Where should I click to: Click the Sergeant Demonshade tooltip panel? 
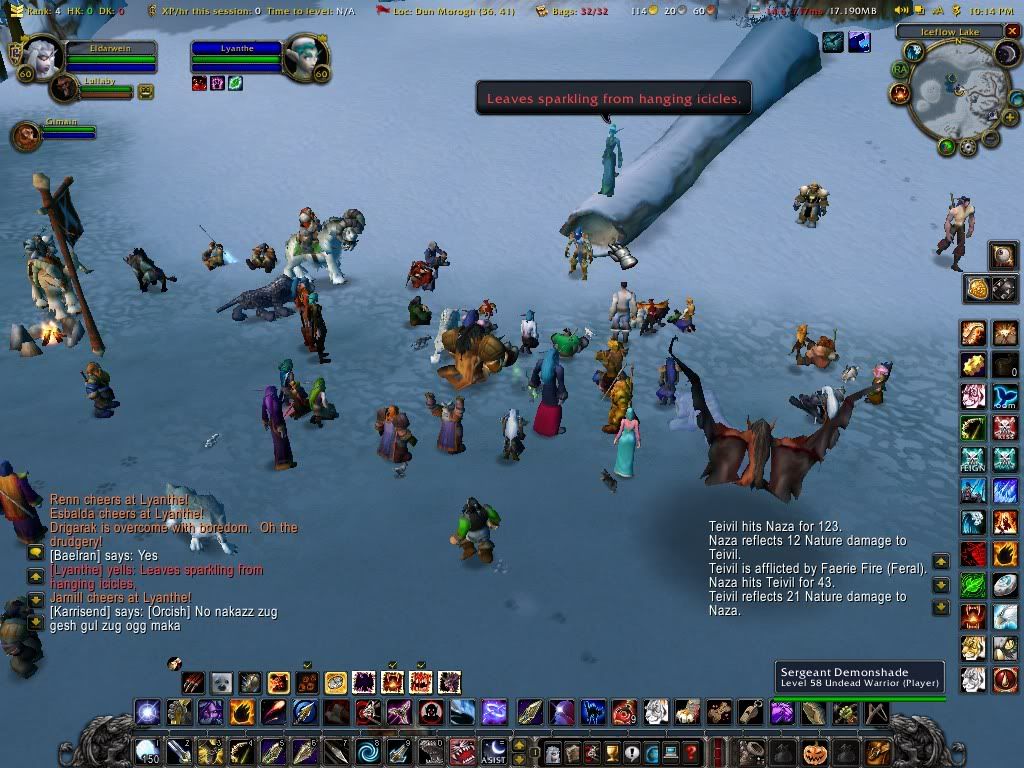click(x=860, y=677)
